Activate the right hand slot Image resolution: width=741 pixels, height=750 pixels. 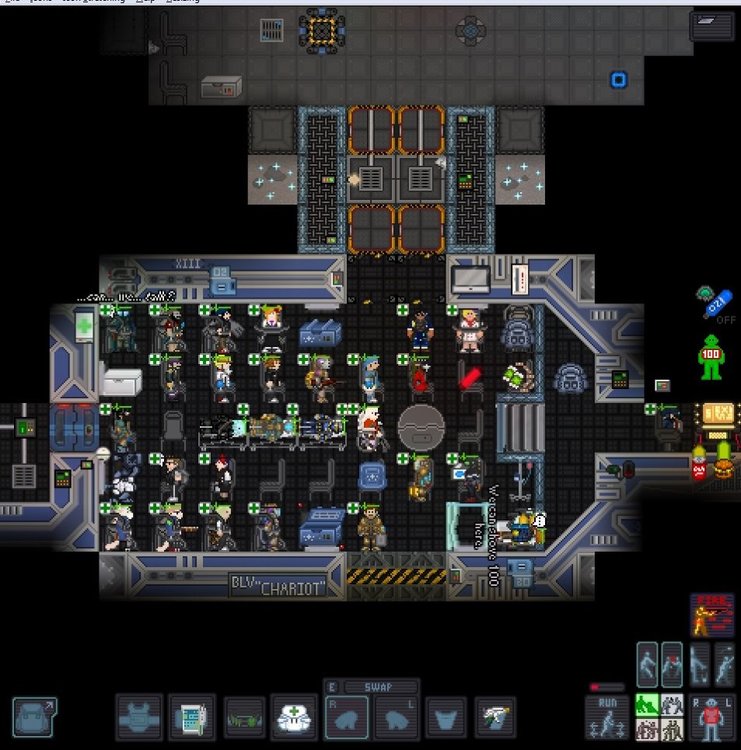pyautogui.click(x=346, y=718)
